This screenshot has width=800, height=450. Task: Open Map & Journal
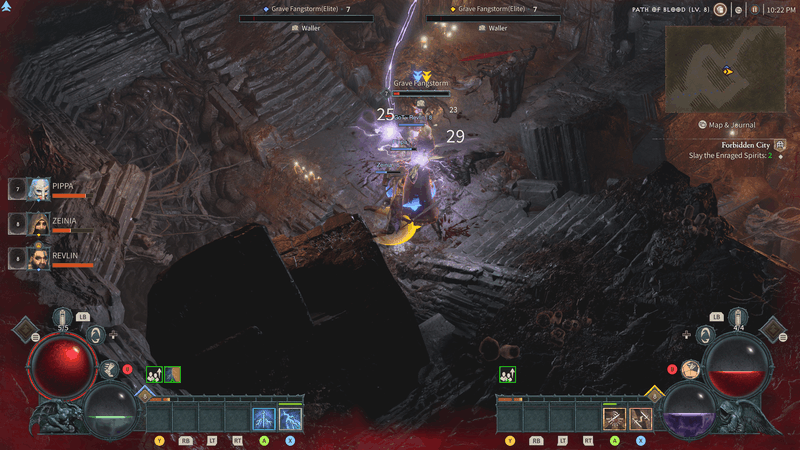tap(727, 125)
